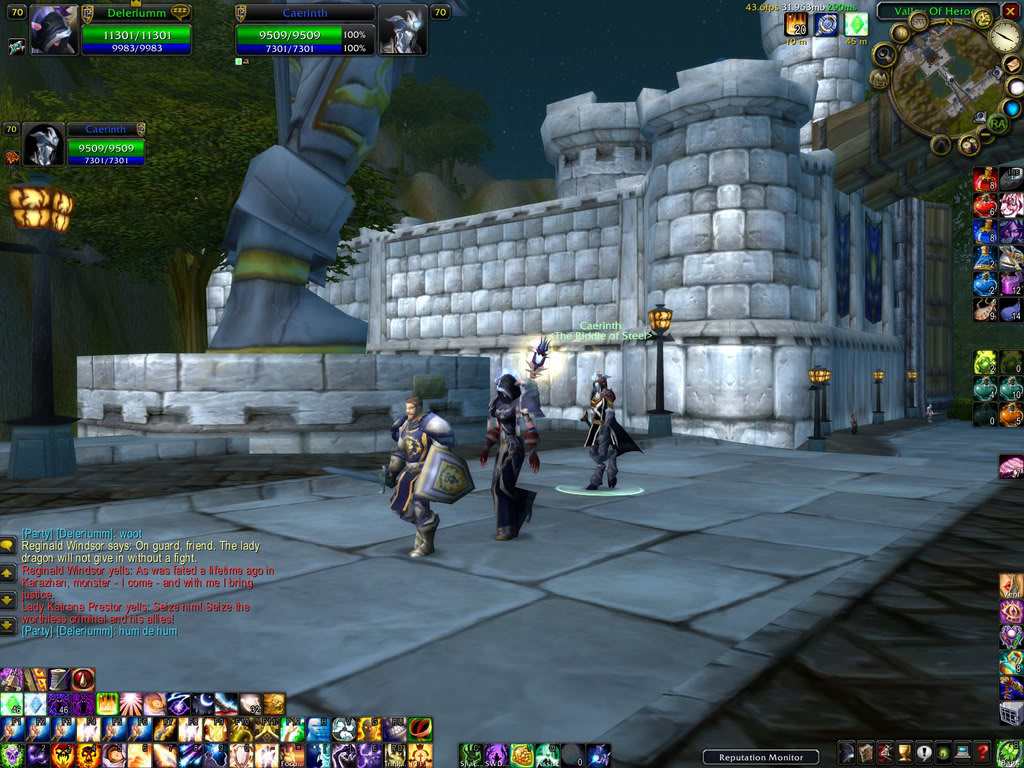Select Caerinth's party member frame
The height and width of the screenshot is (768, 1024).
point(43,146)
